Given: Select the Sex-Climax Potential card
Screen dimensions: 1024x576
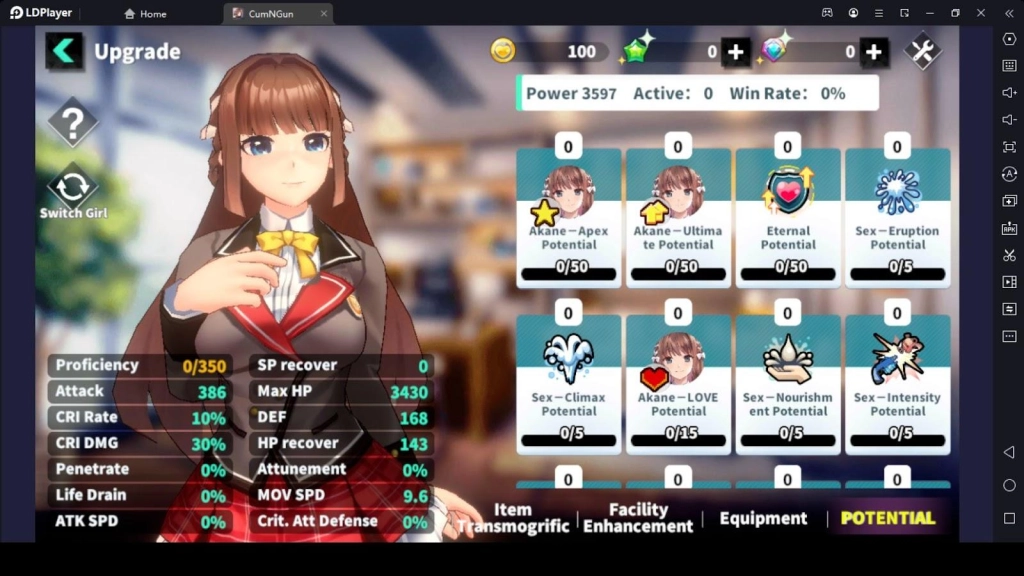Looking at the screenshot, I should click(x=568, y=385).
